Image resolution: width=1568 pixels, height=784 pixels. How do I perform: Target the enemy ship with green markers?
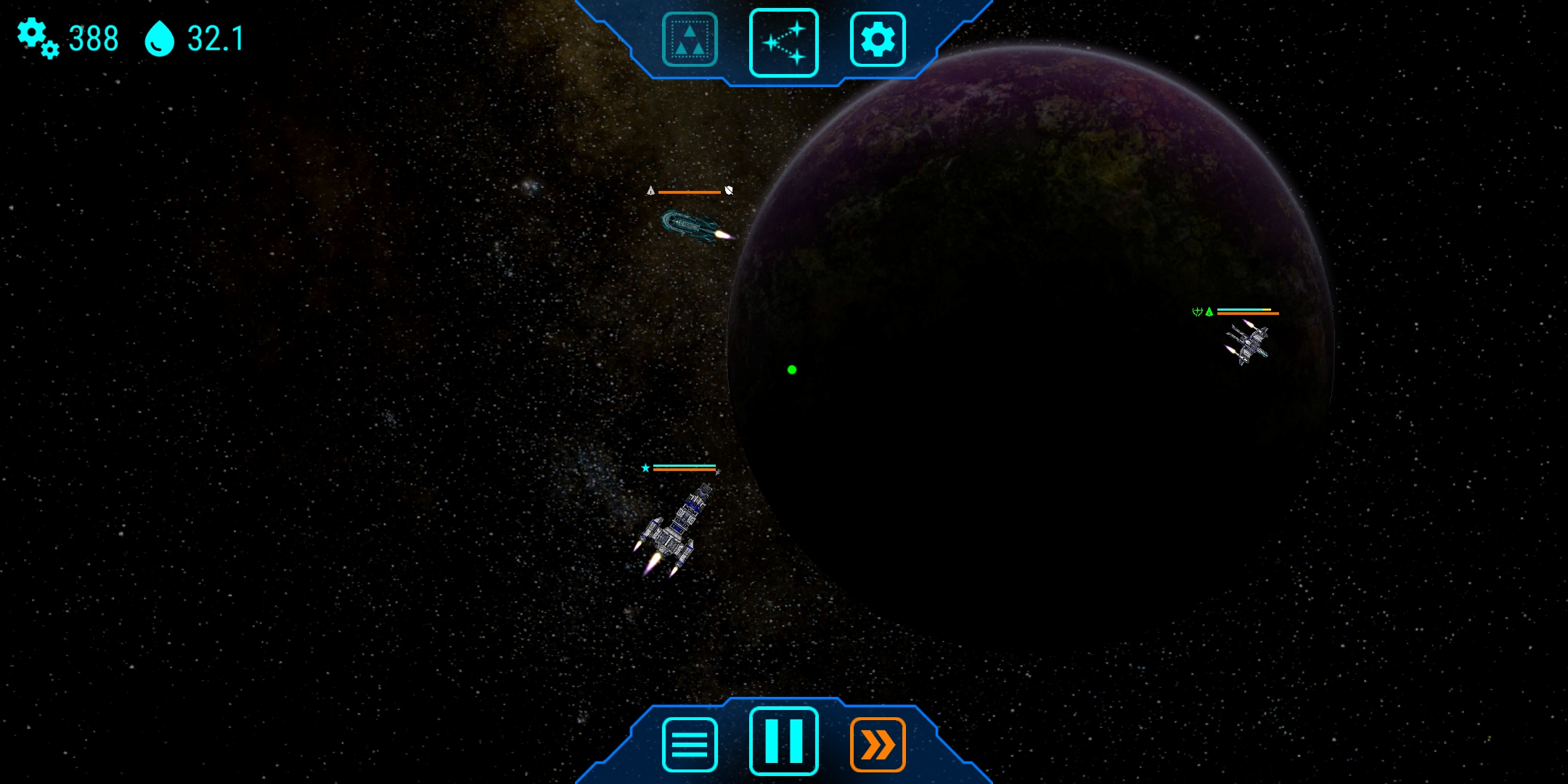point(1247,343)
